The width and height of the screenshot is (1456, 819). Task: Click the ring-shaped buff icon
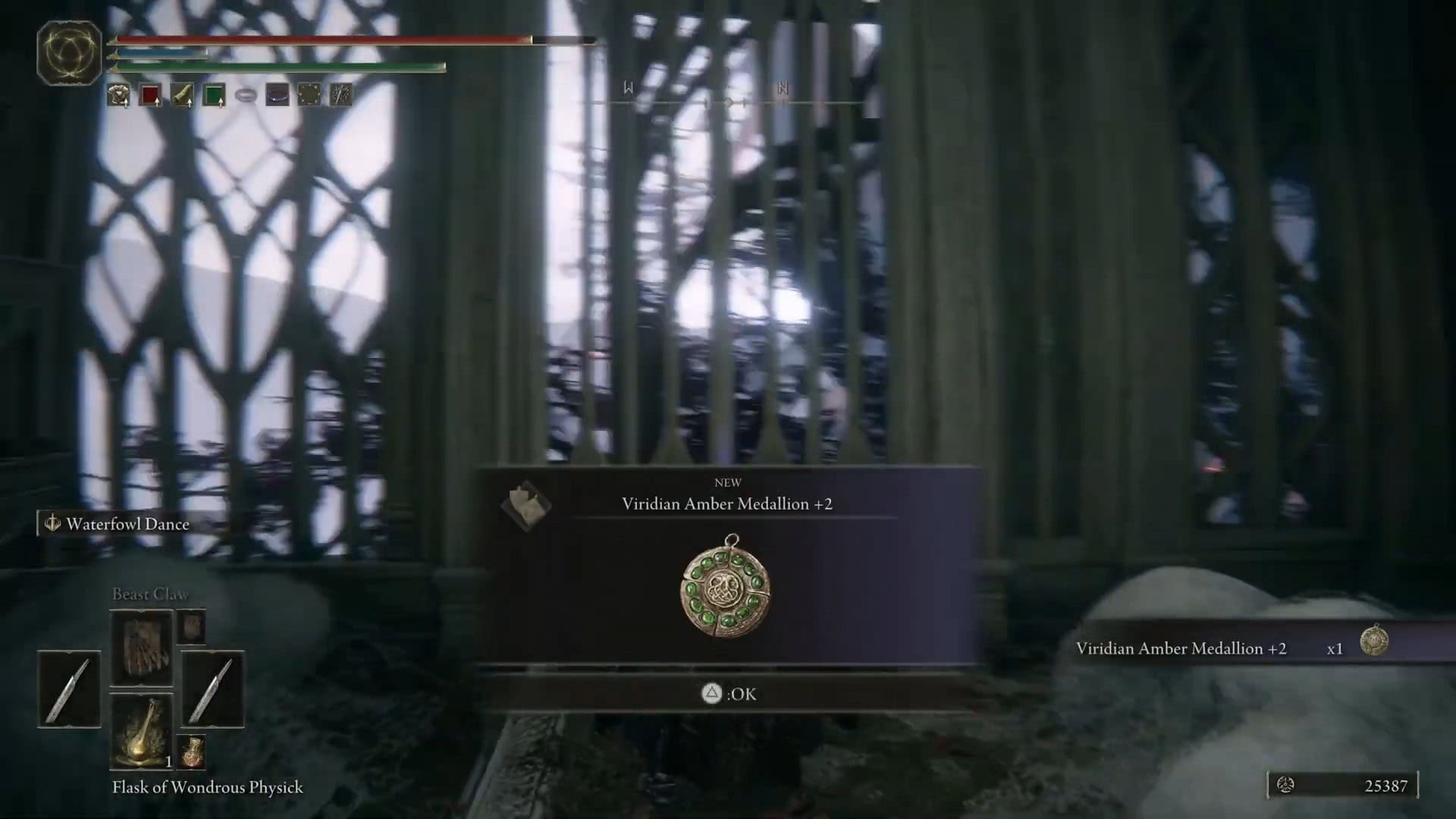(x=244, y=95)
